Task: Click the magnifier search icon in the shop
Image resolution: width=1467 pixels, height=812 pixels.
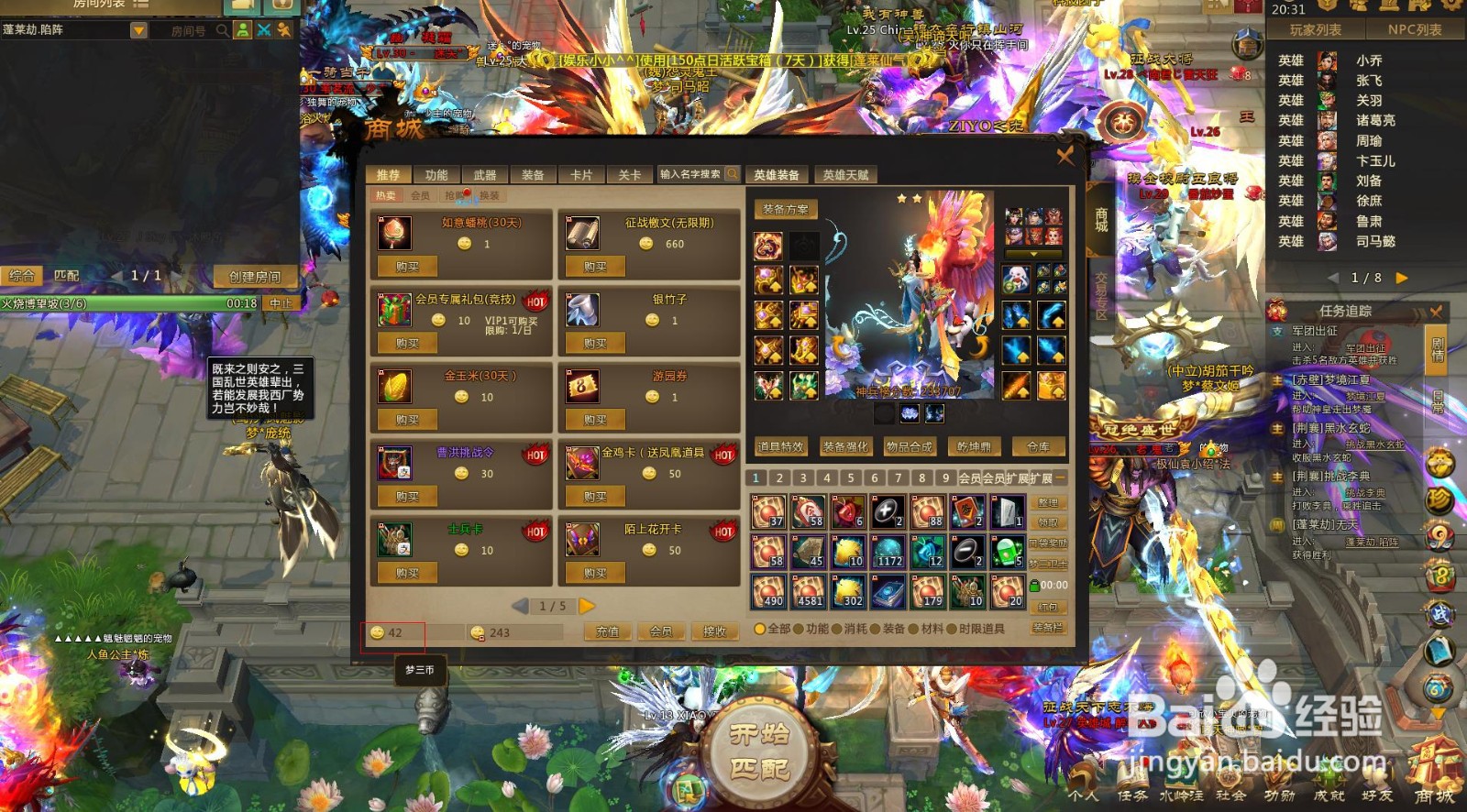Action: click(732, 174)
